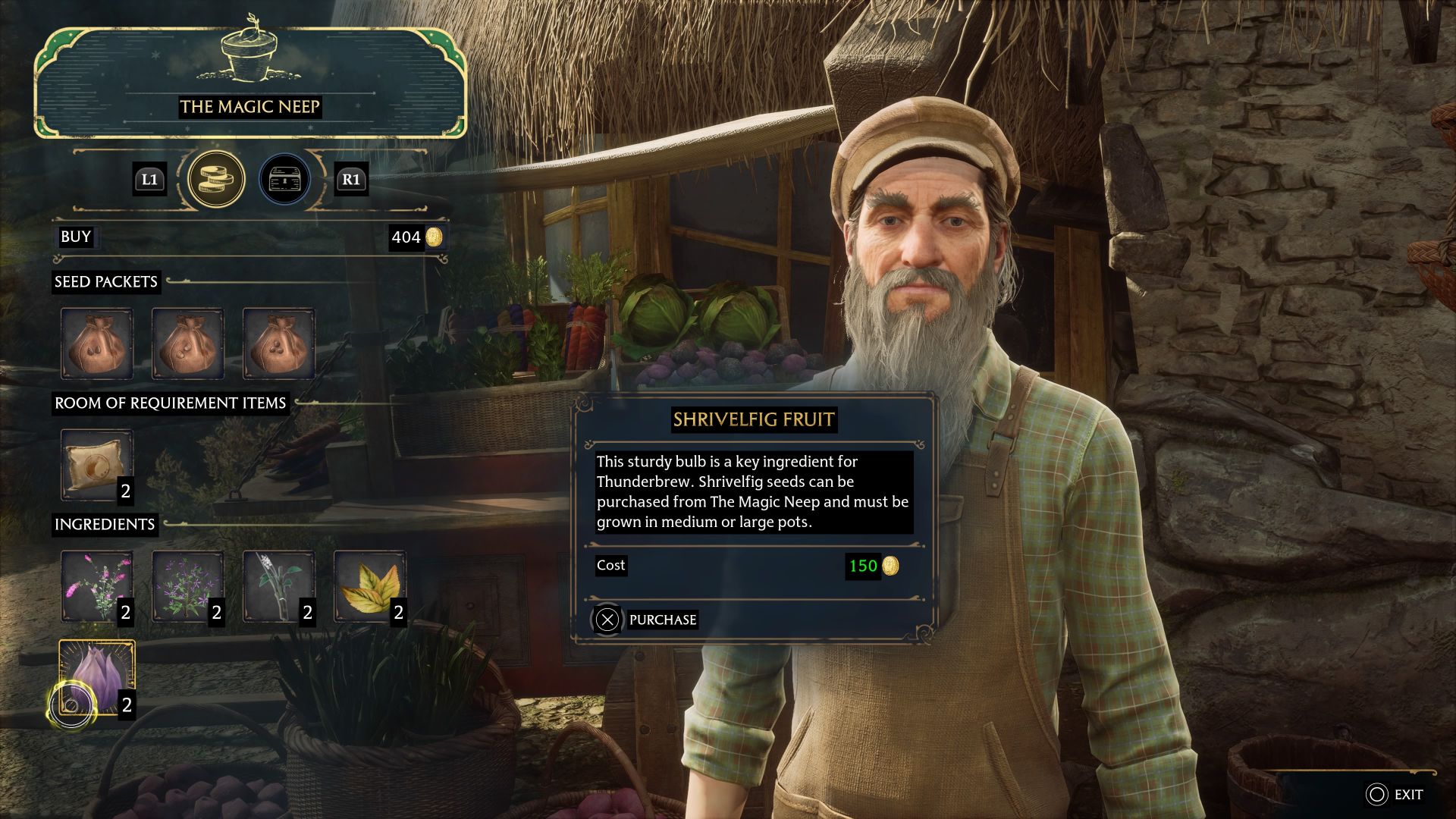Open the coin icon shop Buy tab
Image resolution: width=1456 pixels, height=819 pixels.
[x=217, y=179]
